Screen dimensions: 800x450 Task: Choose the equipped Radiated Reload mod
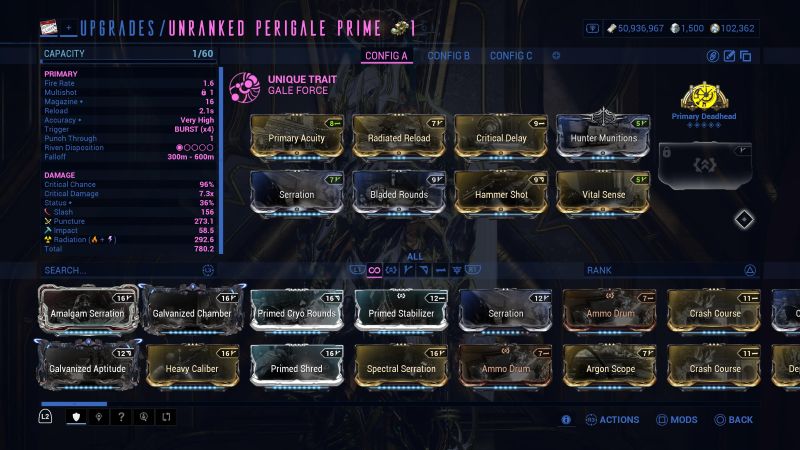[398, 137]
